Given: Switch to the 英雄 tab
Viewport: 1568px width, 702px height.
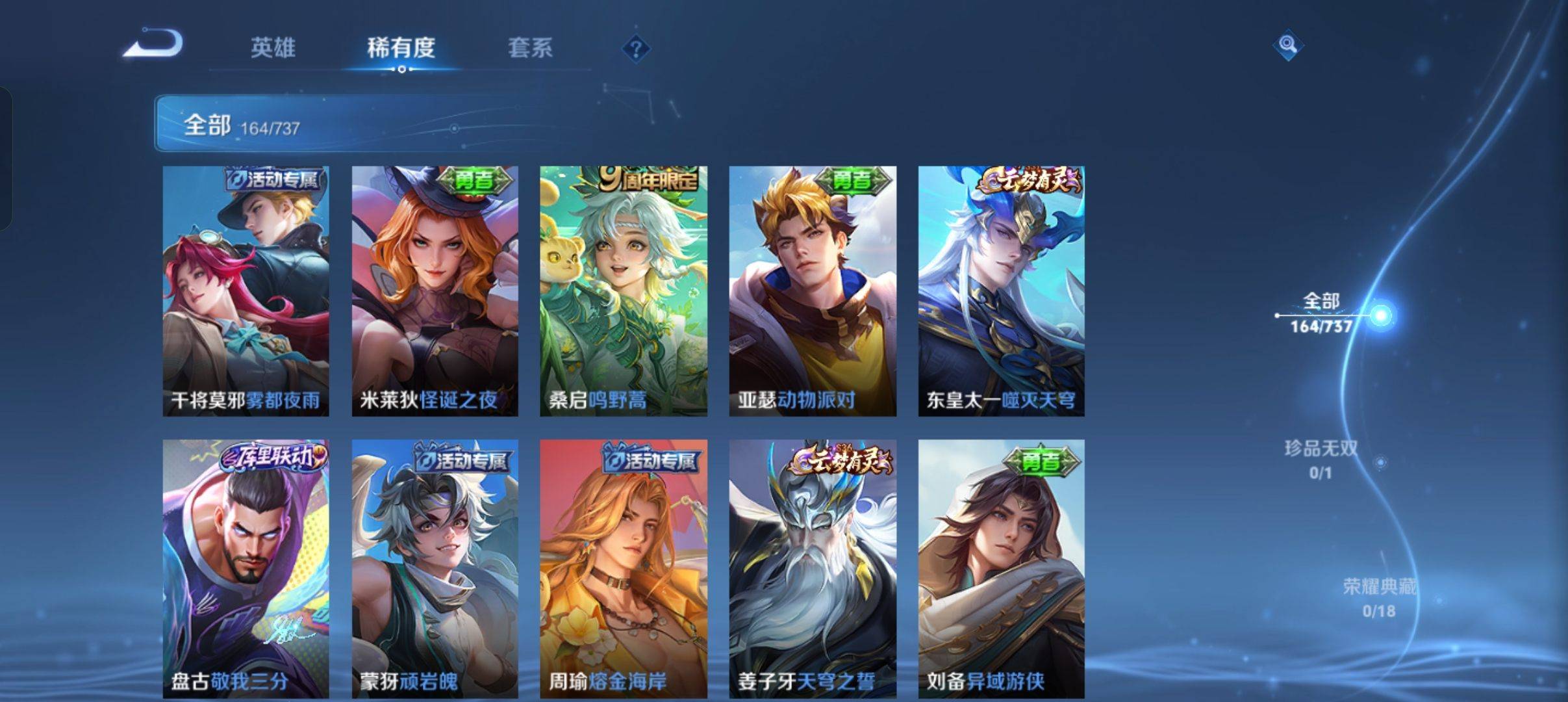Looking at the screenshot, I should (x=275, y=47).
